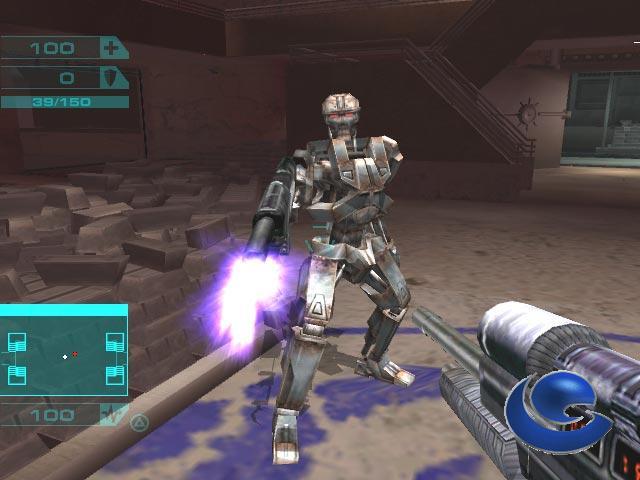Viewport: 640px width, 480px height.
Task: Click the red enemy blip on radar
Action: click(x=75, y=354)
